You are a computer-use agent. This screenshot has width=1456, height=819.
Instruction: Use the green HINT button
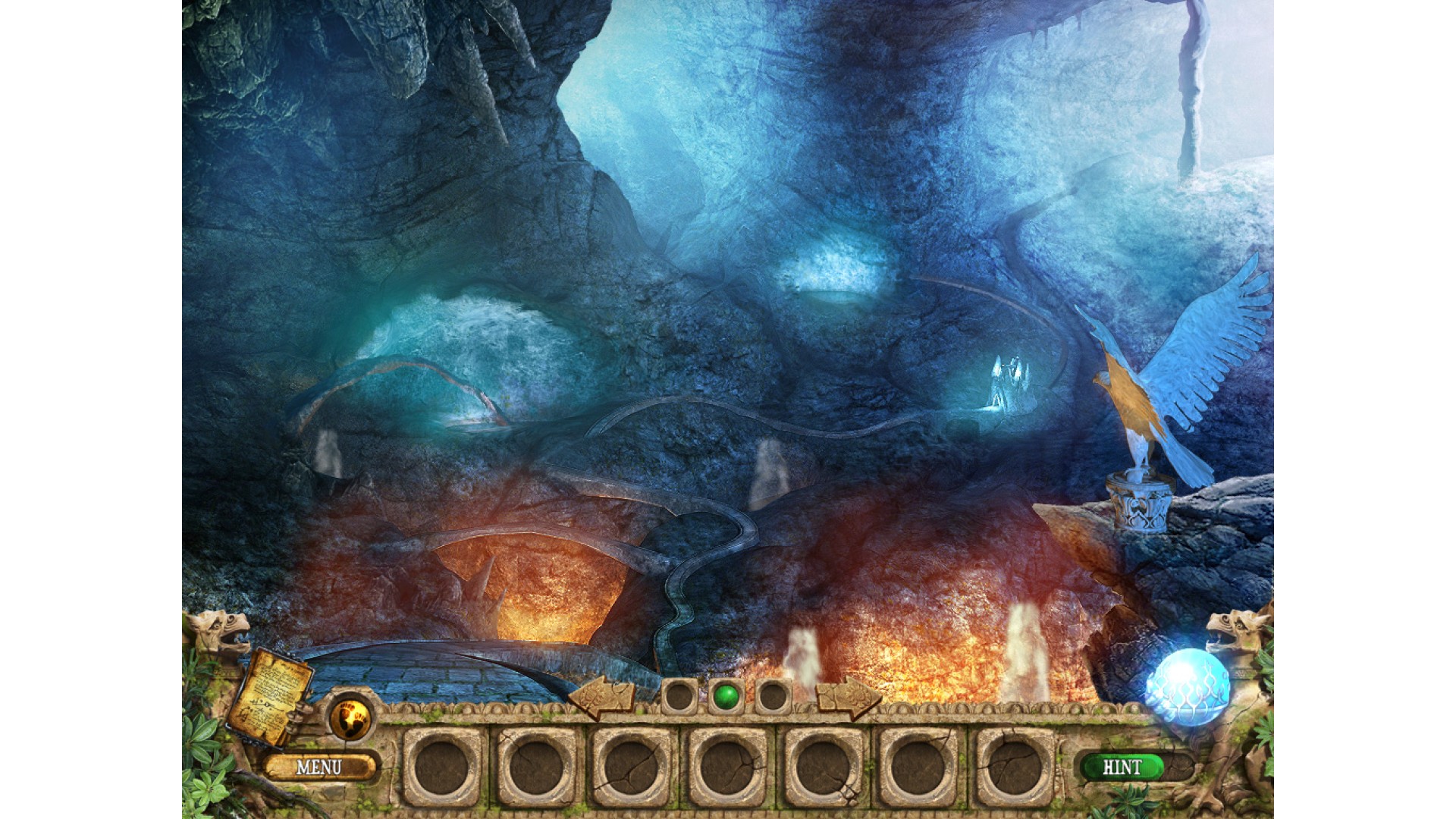1122,767
